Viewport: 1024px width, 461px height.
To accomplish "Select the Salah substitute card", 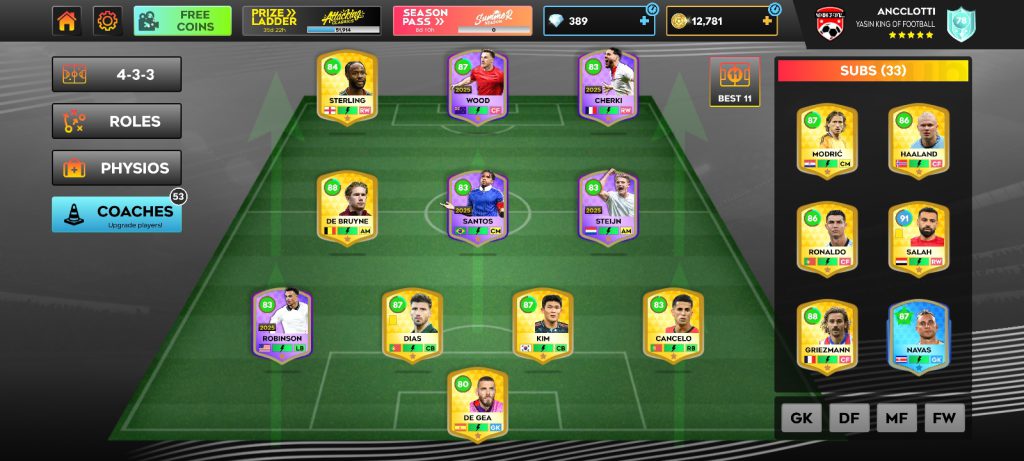I will (x=919, y=238).
